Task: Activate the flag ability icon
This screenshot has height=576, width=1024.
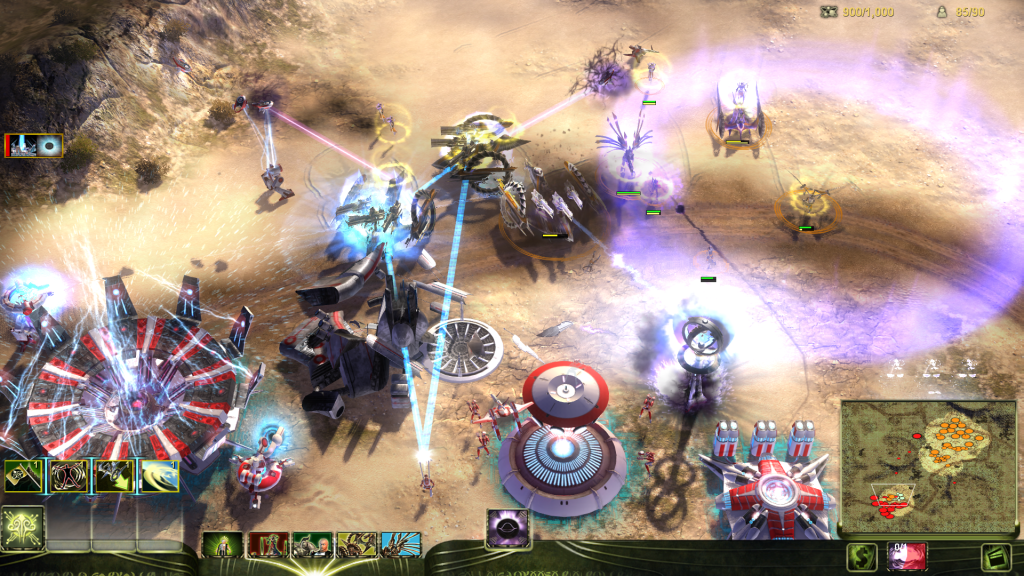Action: click(x=23, y=476)
